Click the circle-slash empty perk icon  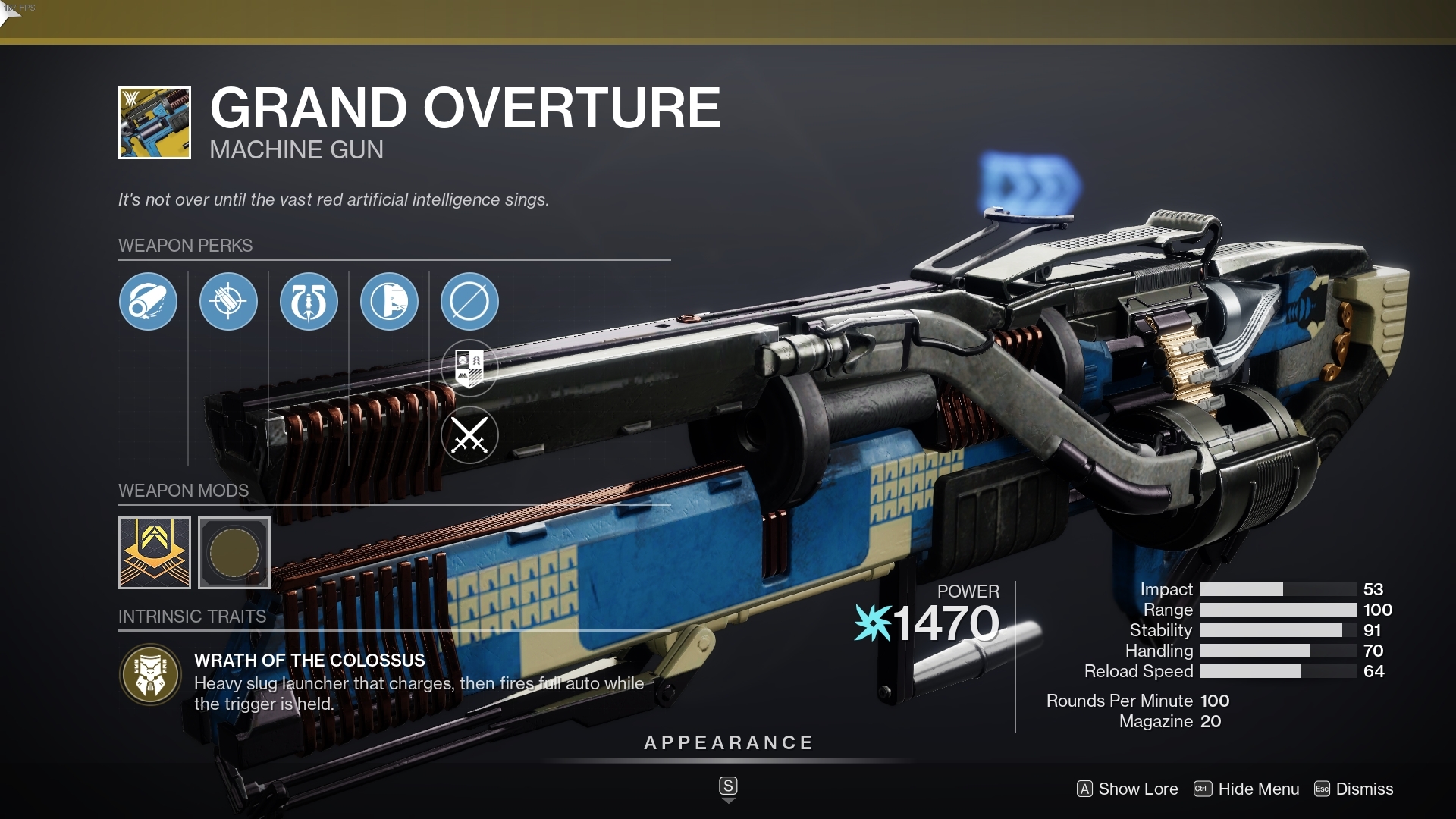[x=470, y=302]
